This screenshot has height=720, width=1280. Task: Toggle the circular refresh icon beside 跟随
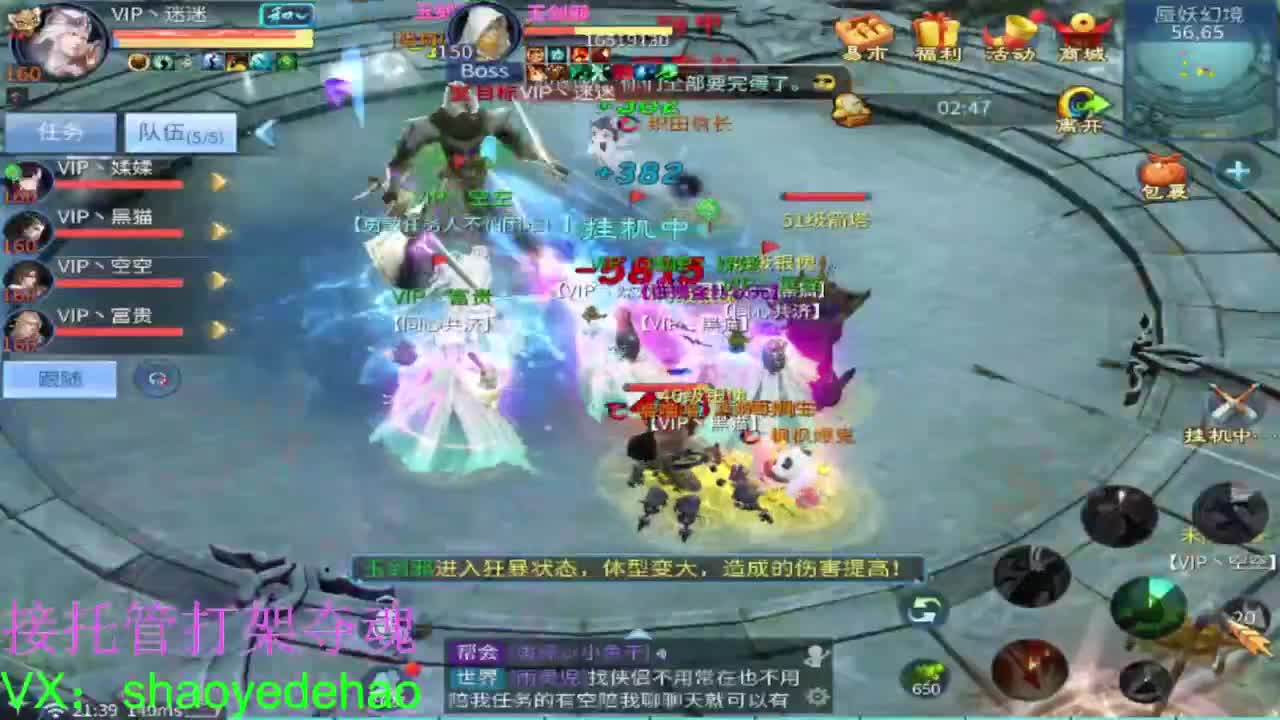(x=156, y=380)
